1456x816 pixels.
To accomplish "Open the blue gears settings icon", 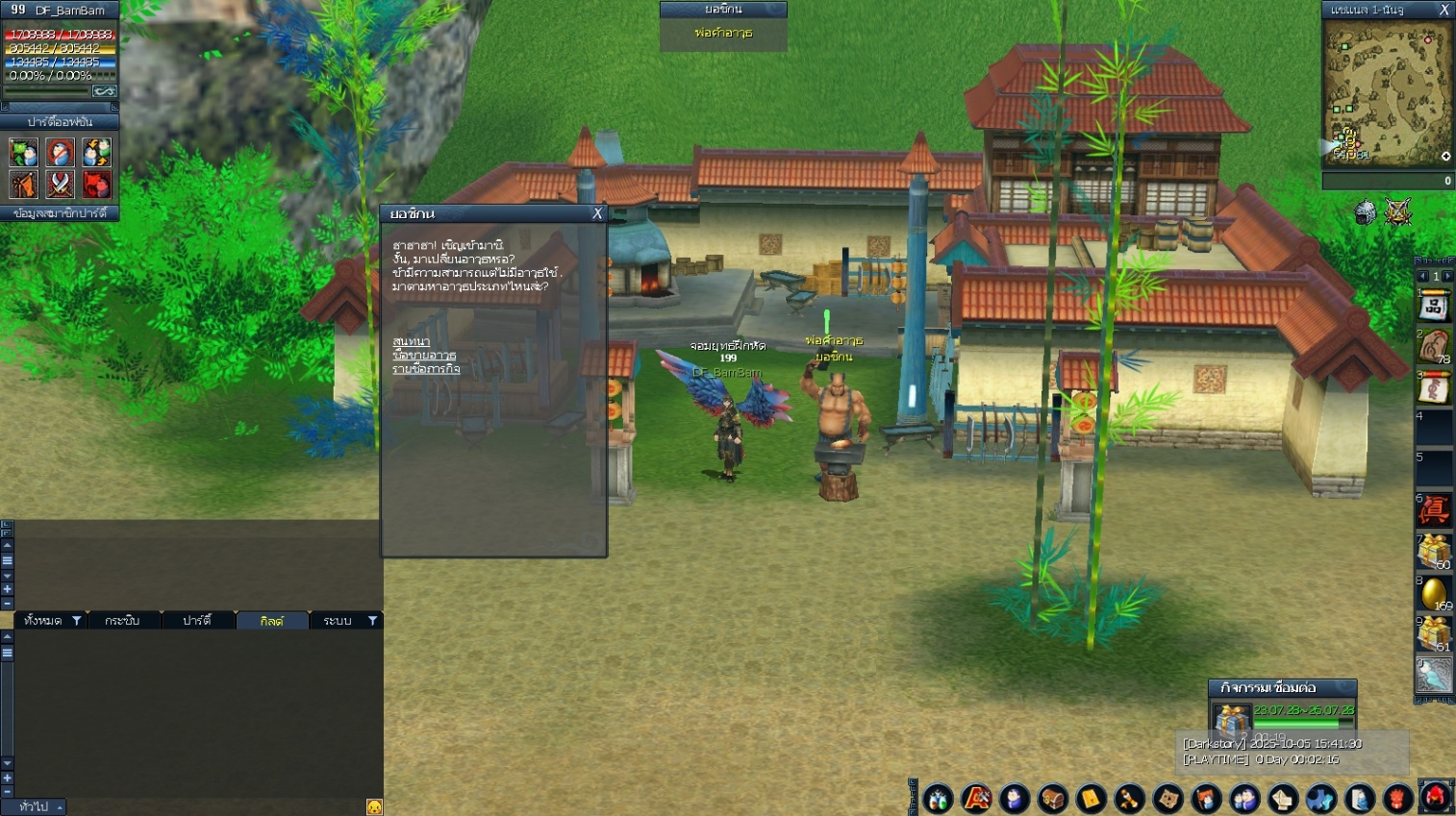I will (1320, 798).
